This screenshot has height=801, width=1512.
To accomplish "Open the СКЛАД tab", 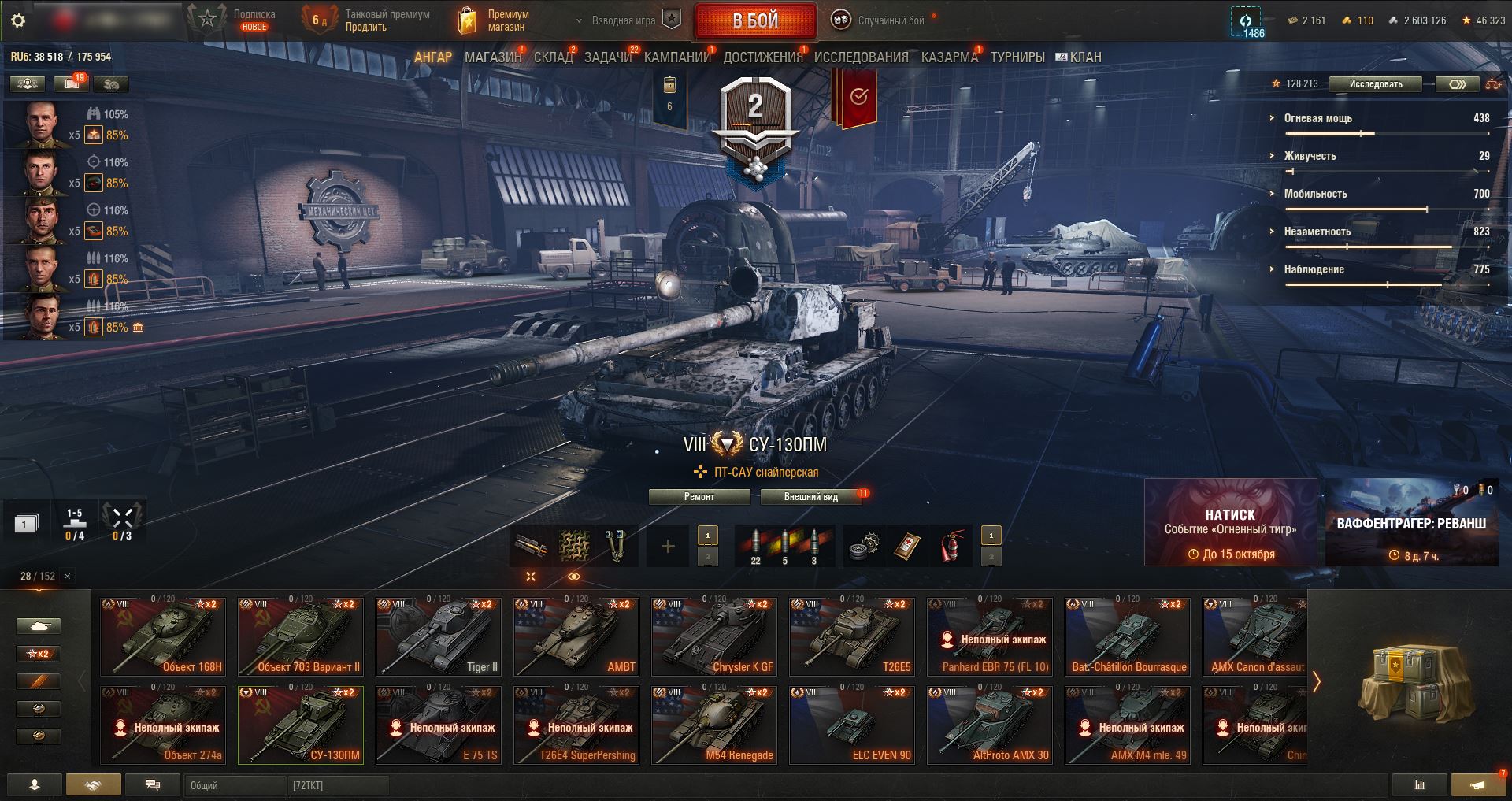I will click(553, 57).
